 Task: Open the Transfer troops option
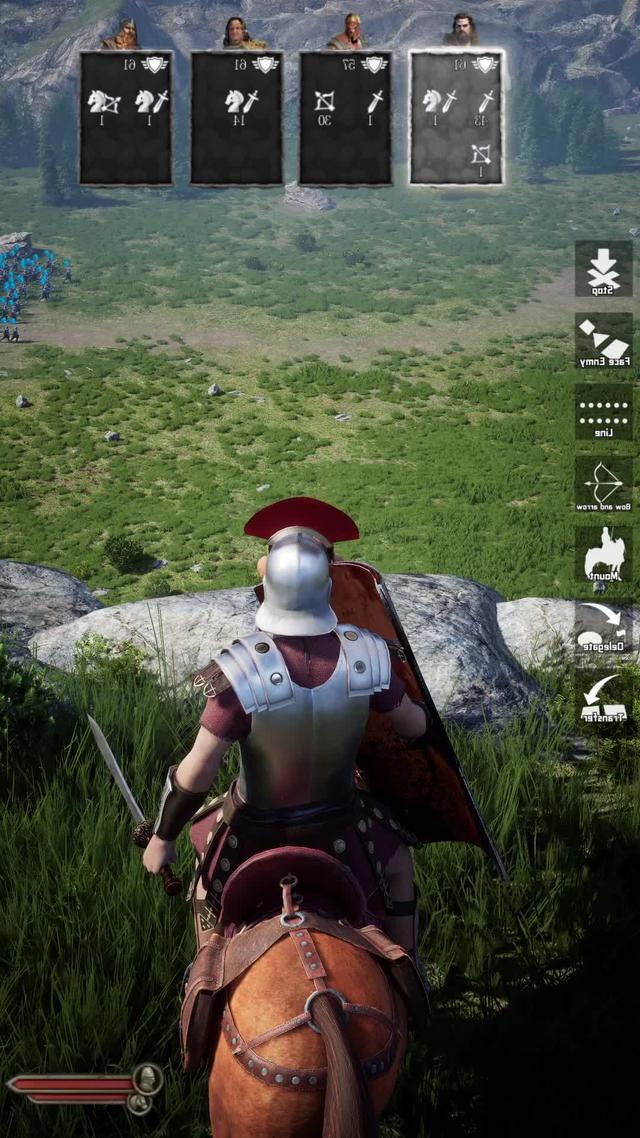click(x=603, y=699)
